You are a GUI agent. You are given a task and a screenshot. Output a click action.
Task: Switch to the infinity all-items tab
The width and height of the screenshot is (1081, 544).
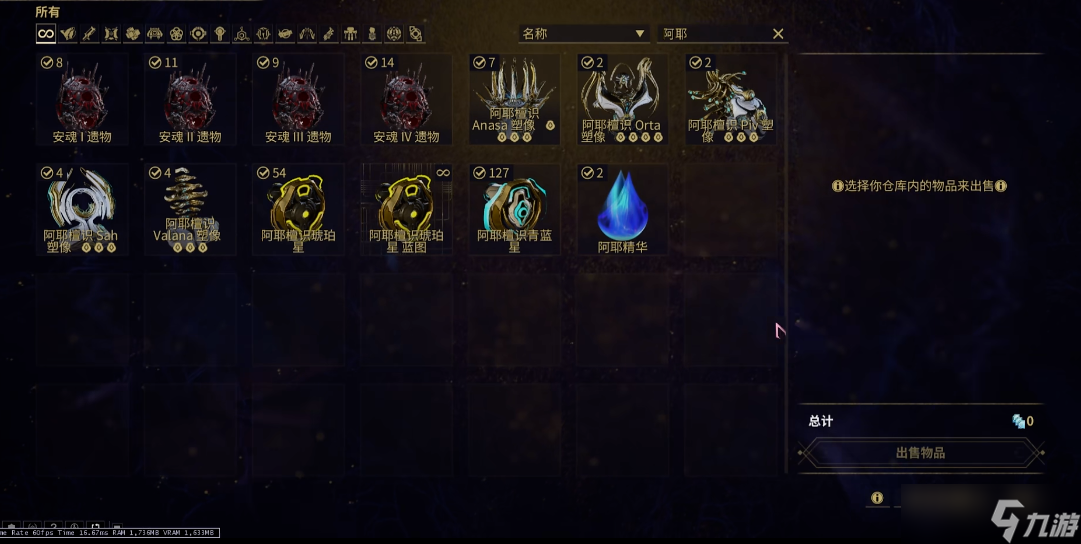(x=45, y=34)
